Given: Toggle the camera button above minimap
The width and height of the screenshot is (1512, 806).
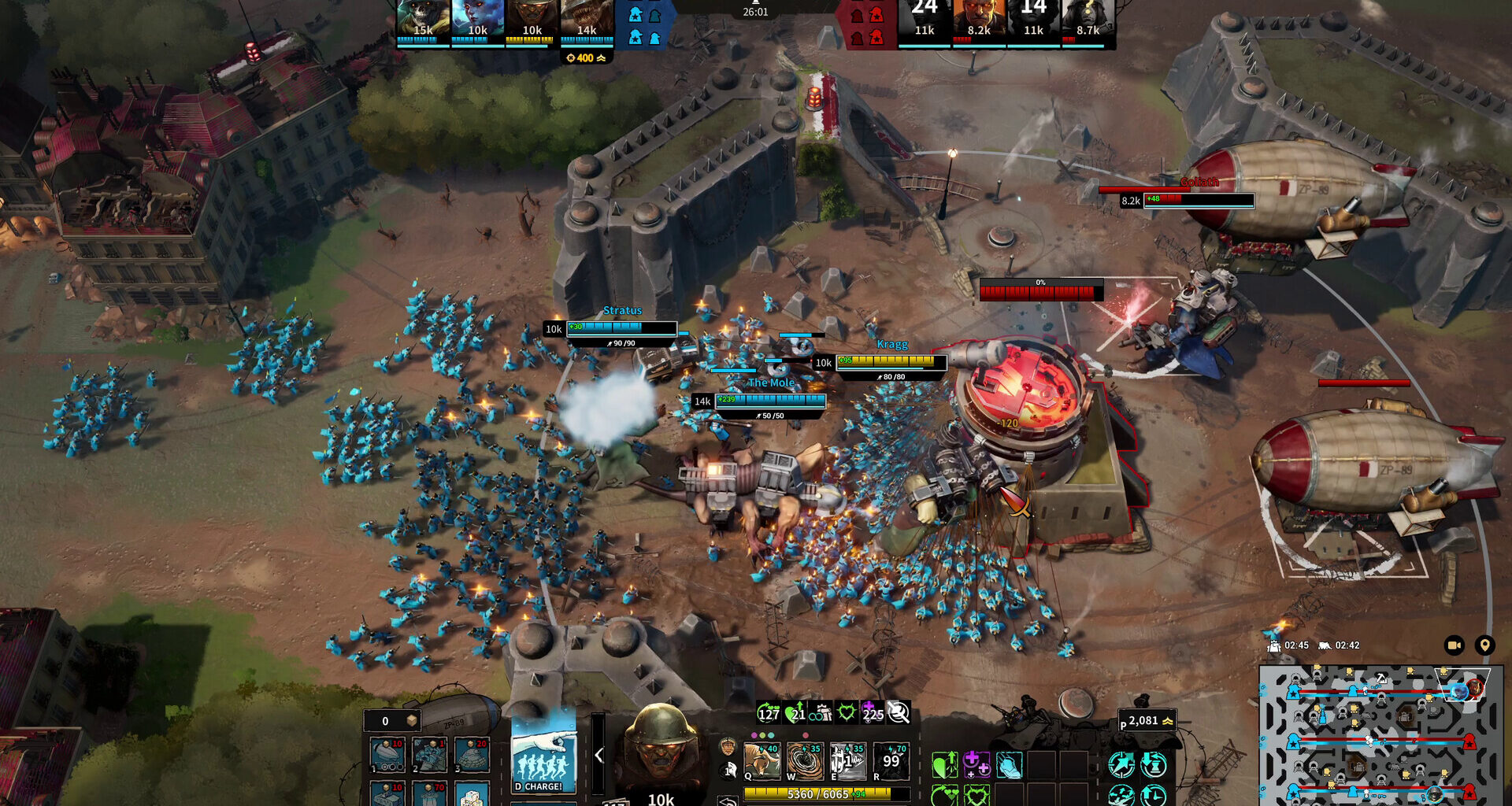Looking at the screenshot, I should (1454, 645).
